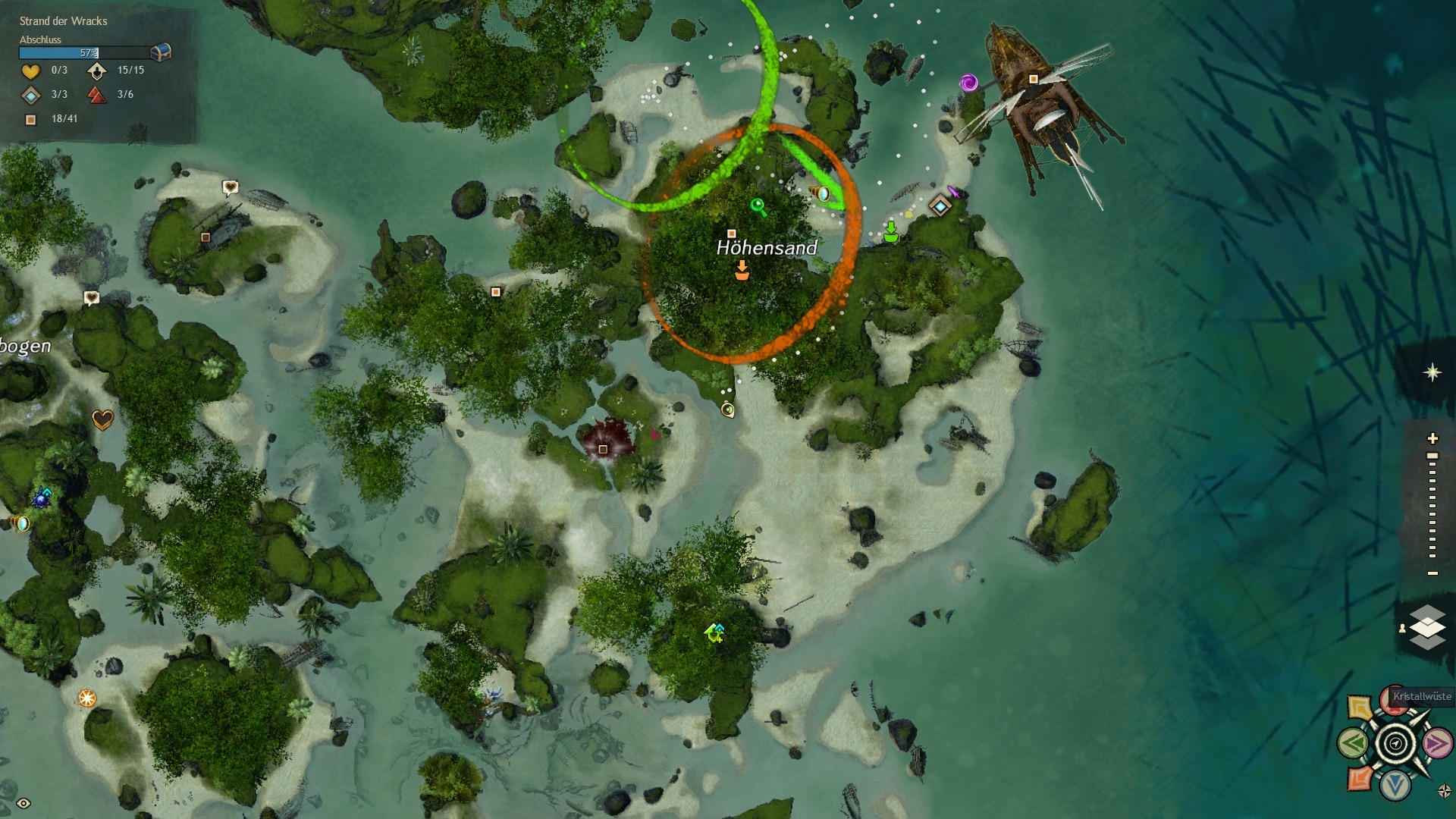Click the purple swirl portal marker
This screenshot has width=1456, height=819.
(968, 83)
